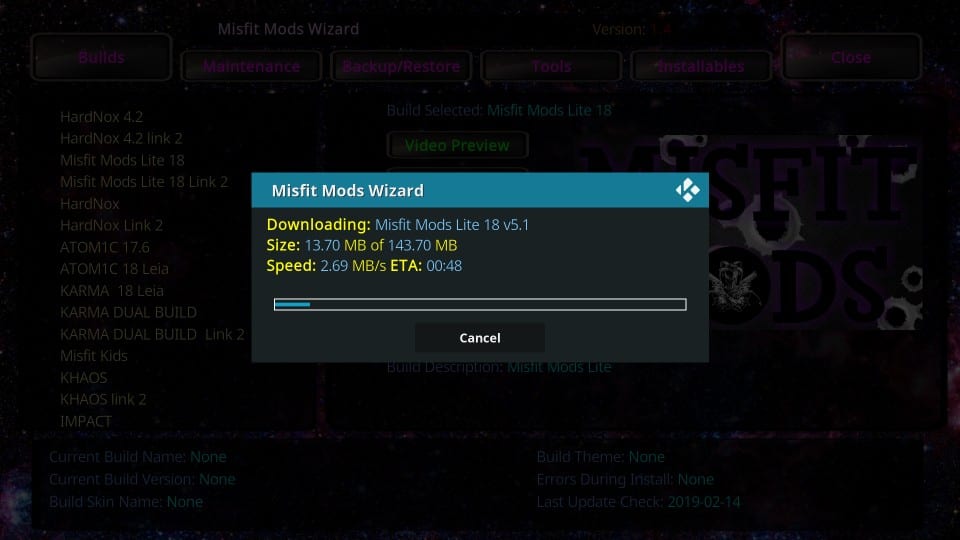The height and width of the screenshot is (540, 960).
Task: Pick the HardNox Link 2 build
Action: click(x=111, y=225)
